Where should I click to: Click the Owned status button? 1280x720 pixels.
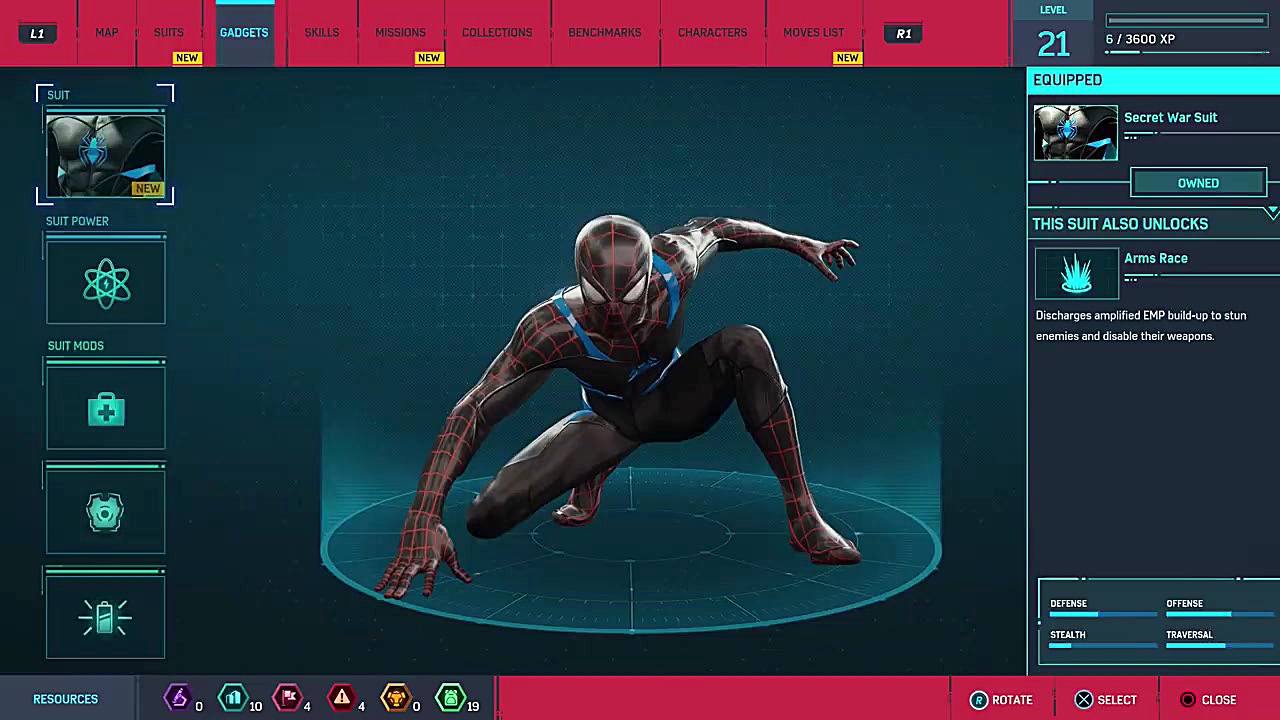tap(1198, 183)
